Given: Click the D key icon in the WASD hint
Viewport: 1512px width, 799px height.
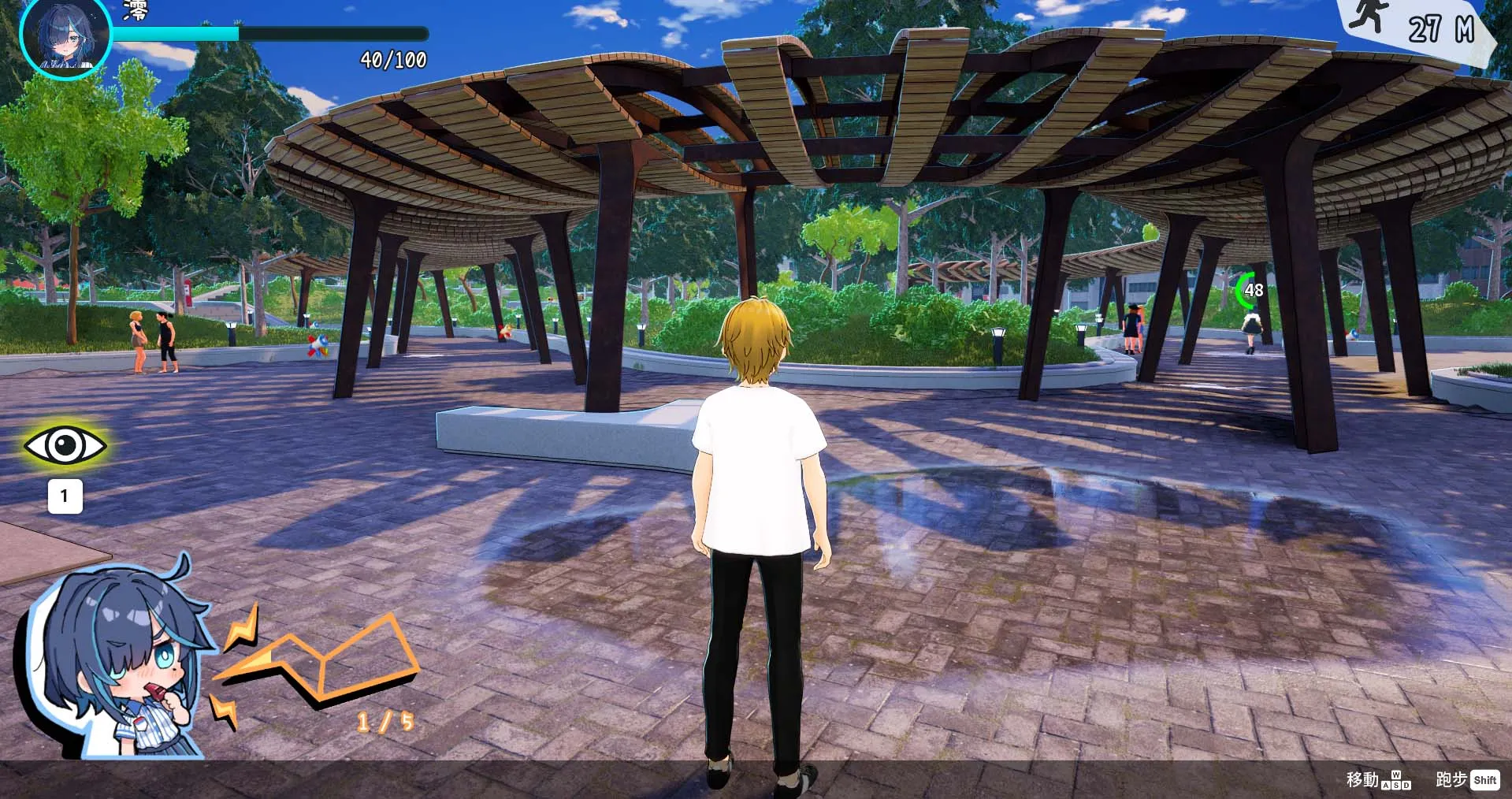Looking at the screenshot, I should point(1406,786).
